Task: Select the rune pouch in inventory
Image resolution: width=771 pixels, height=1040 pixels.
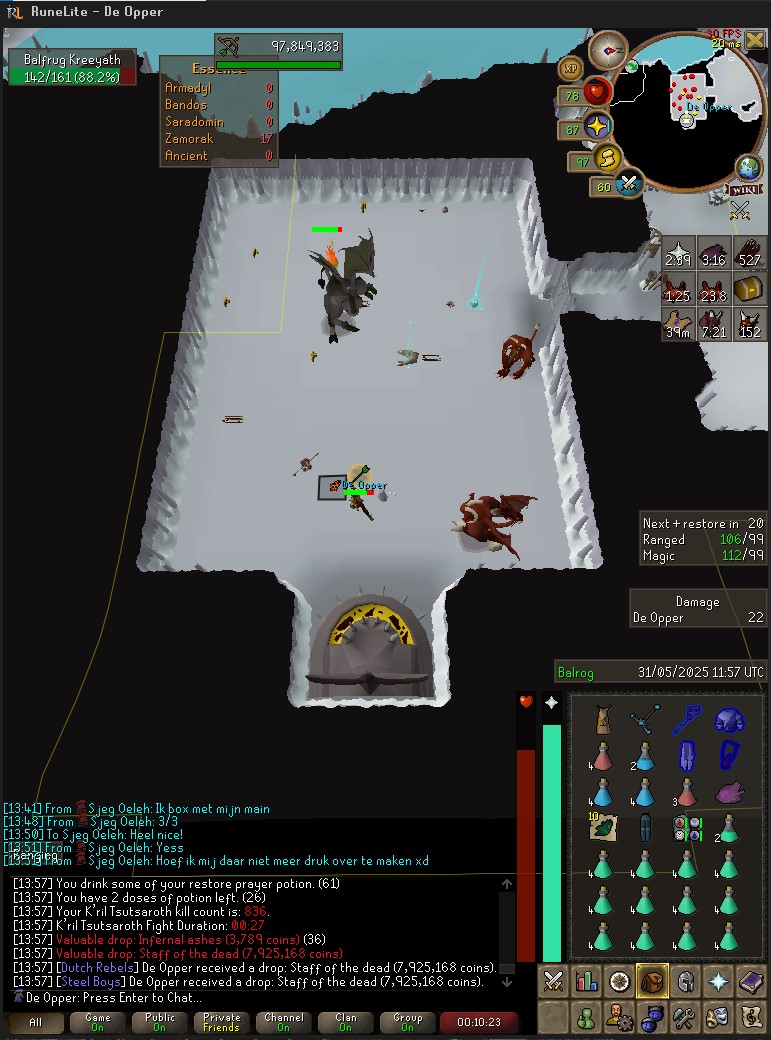Action: pyautogui.click(x=687, y=828)
